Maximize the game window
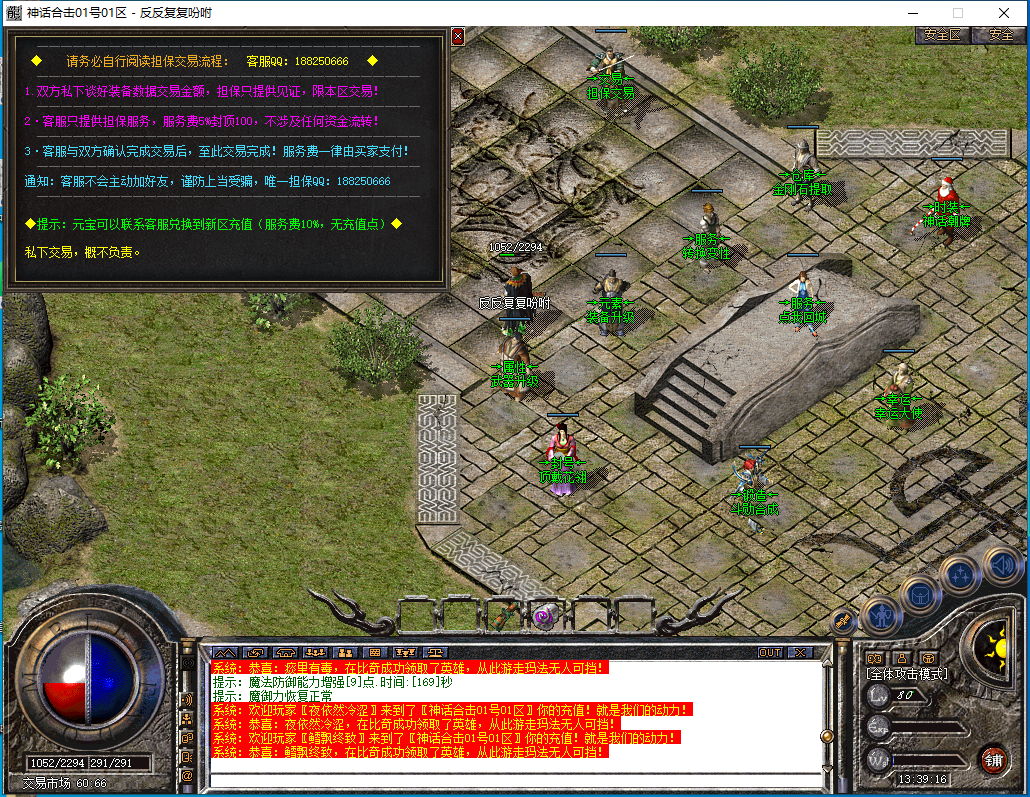The width and height of the screenshot is (1030, 797). click(958, 13)
